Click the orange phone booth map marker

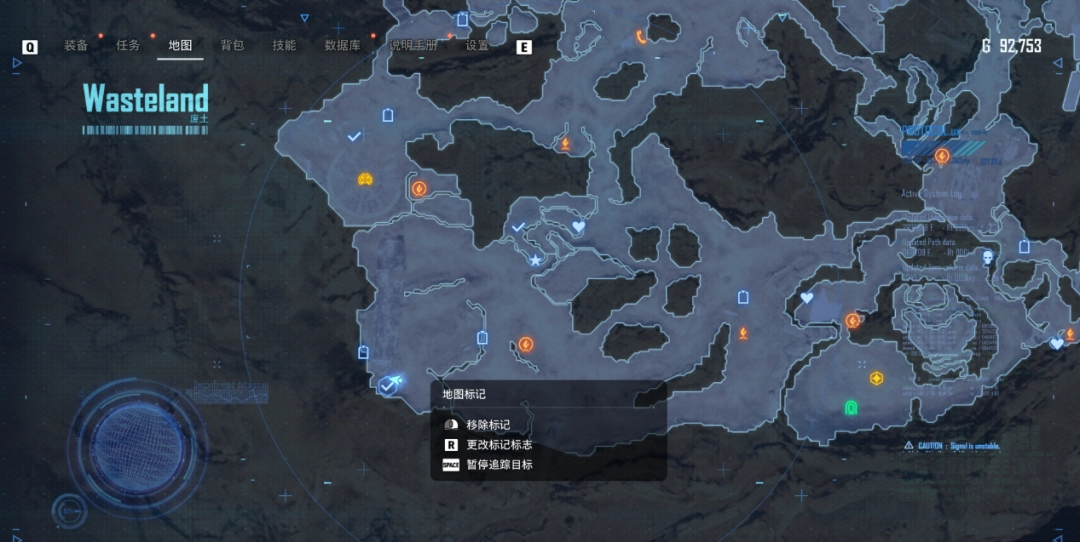tap(641, 37)
